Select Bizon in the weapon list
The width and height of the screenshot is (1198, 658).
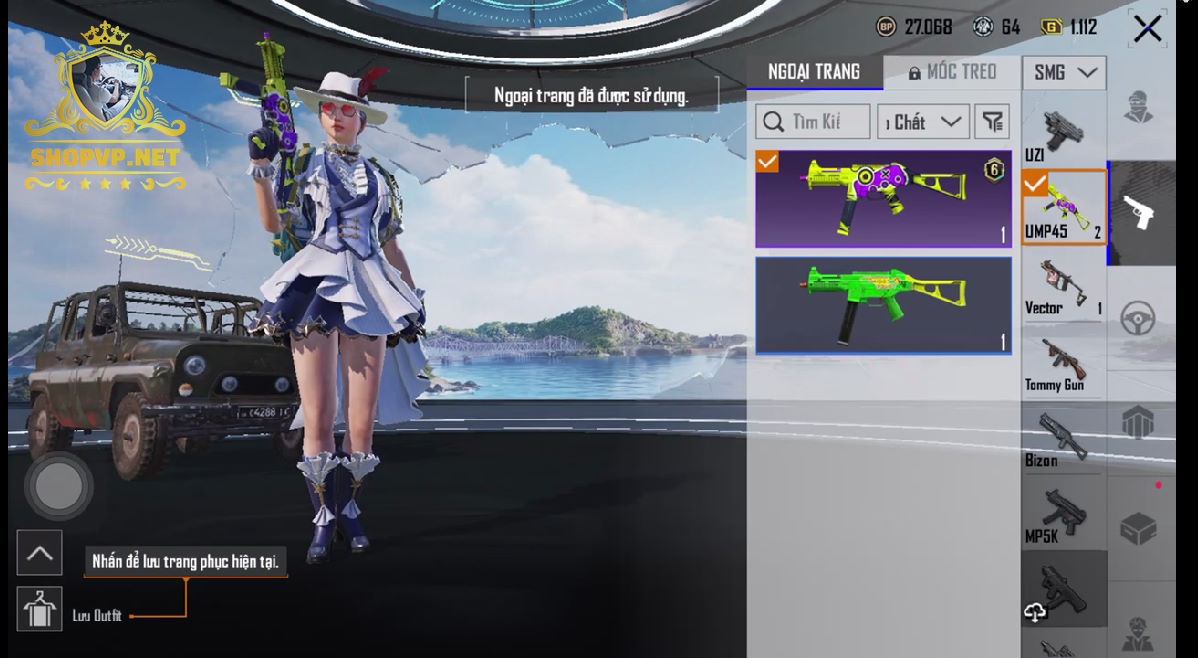point(1062,438)
